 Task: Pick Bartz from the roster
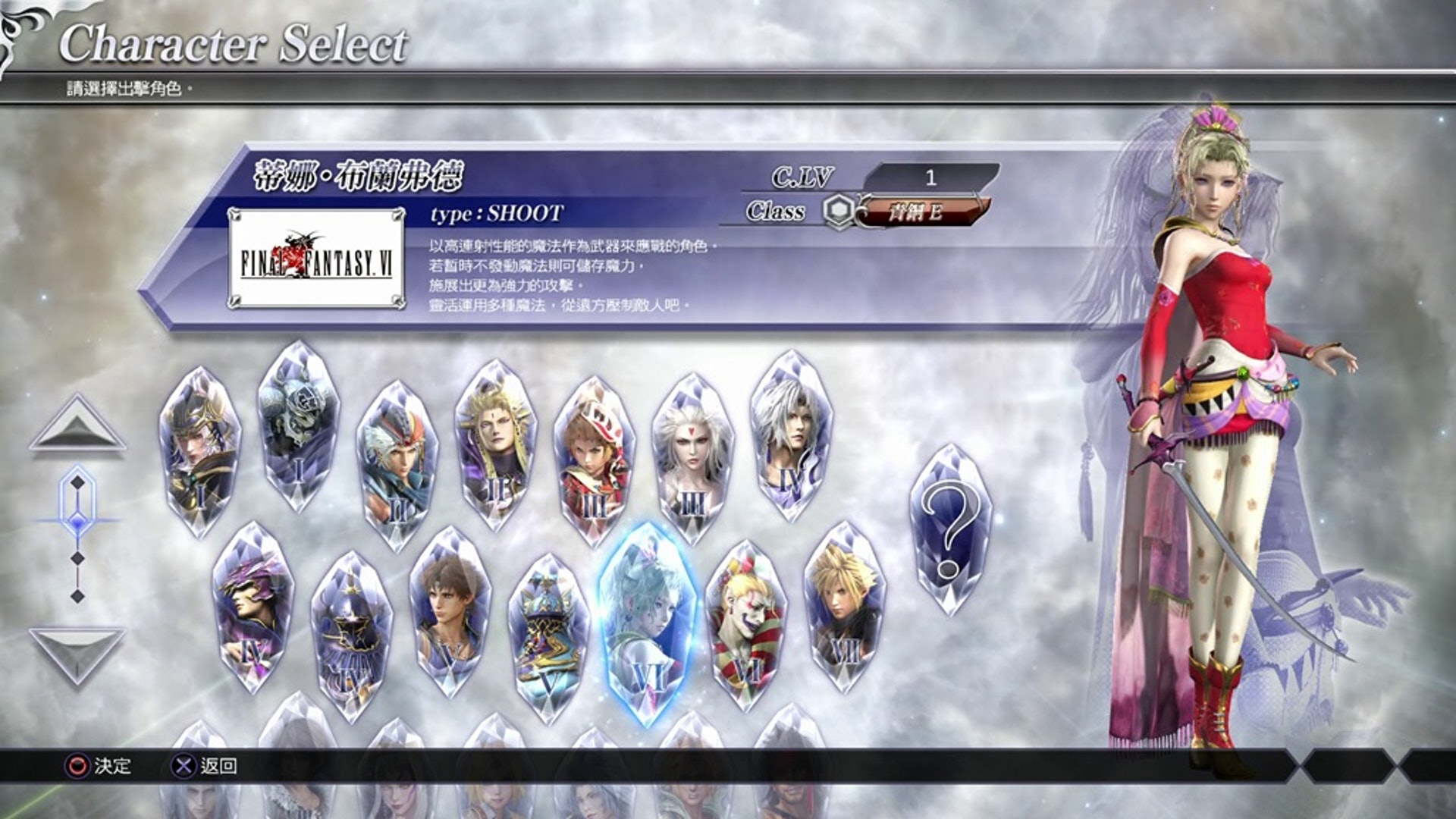[x=450, y=611]
